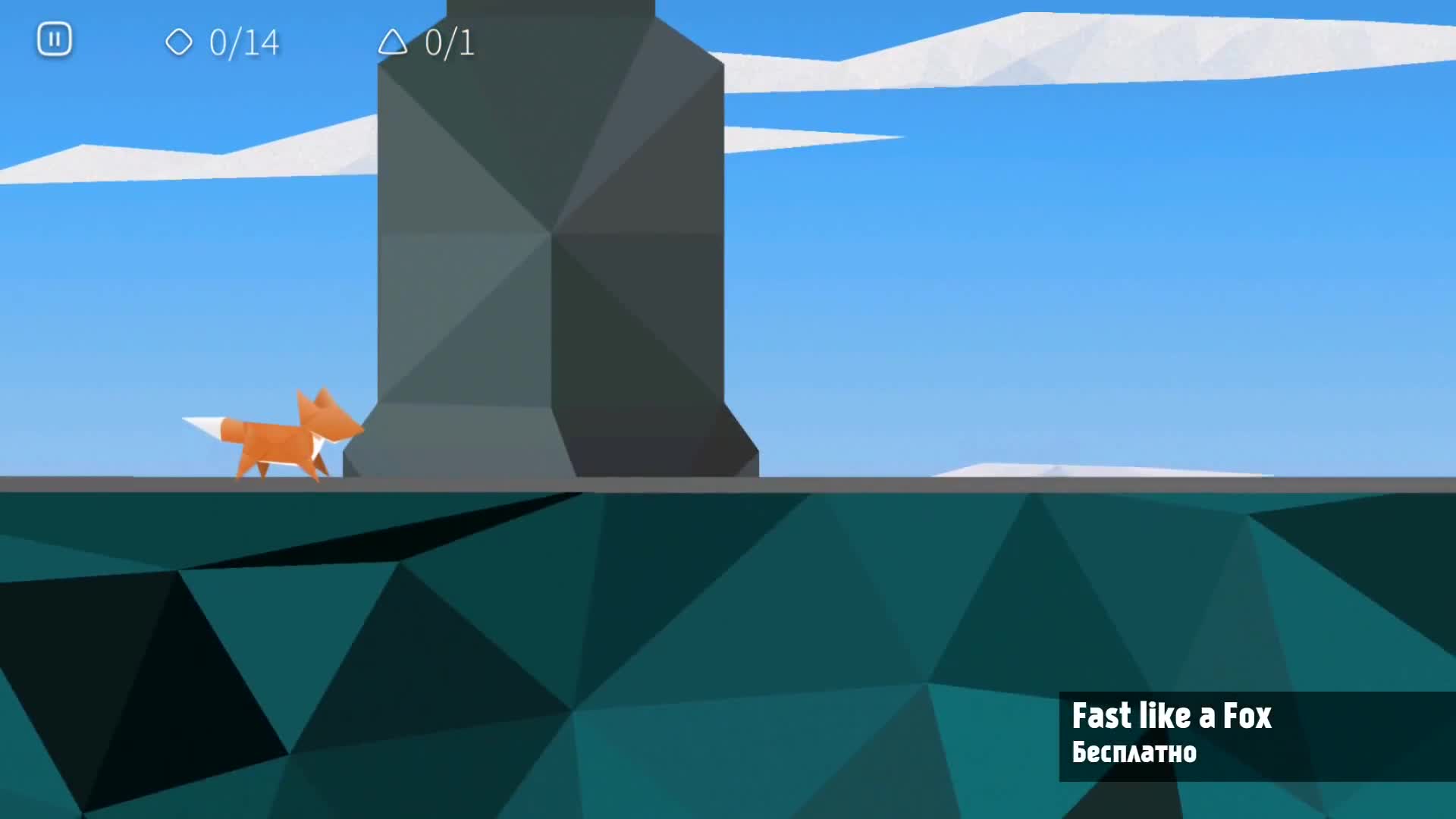Expand the diamond progress readout 0/14
The width and height of the screenshot is (1456, 819).
[x=241, y=44]
